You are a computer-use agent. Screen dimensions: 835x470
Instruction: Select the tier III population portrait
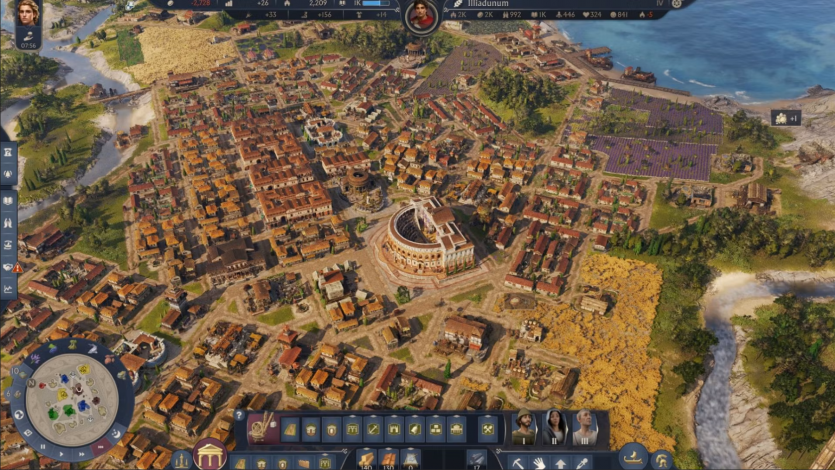585,427
